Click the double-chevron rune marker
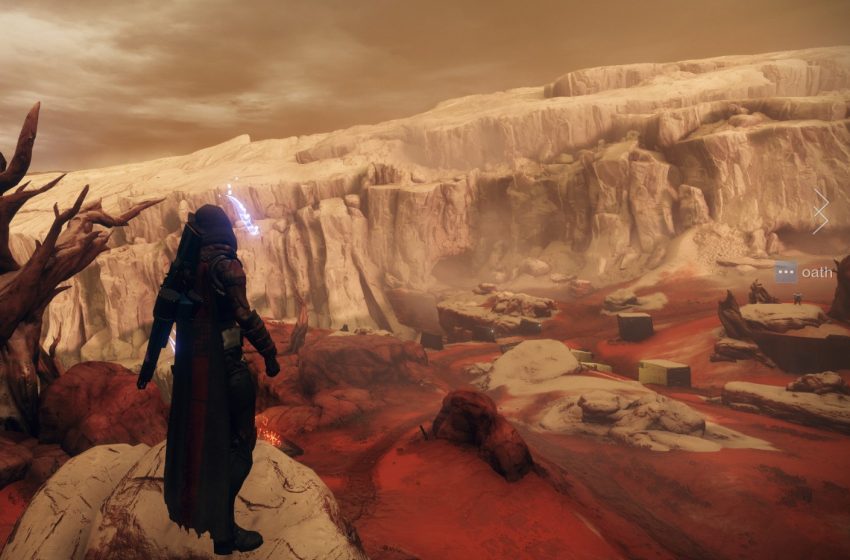The height and width of the screenshot is (560, 850). (821, 211)
